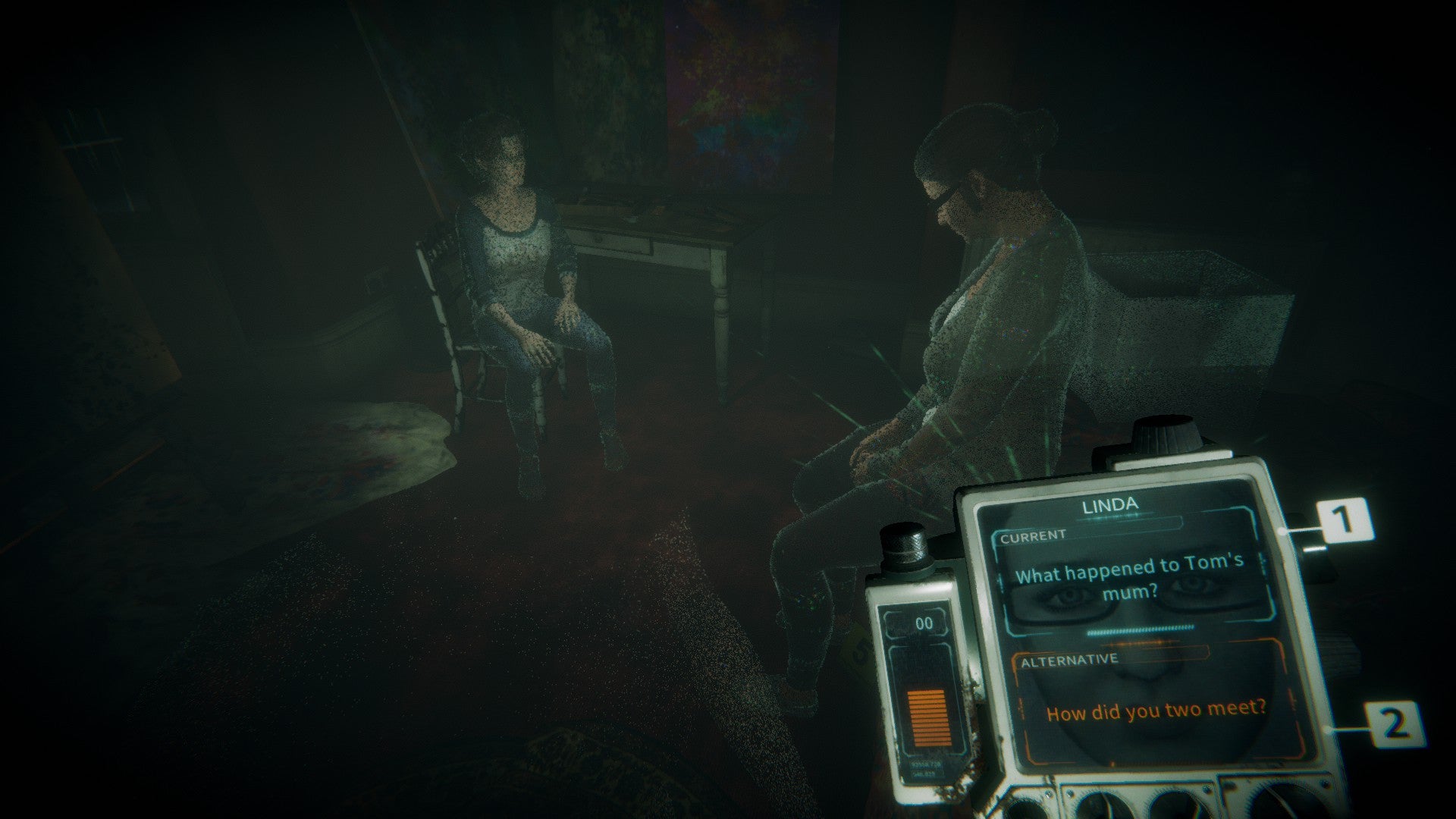The height and width of the screenshot is (819, 1456).
Task: Click the orange battery level bar
Action: (929, 717)
